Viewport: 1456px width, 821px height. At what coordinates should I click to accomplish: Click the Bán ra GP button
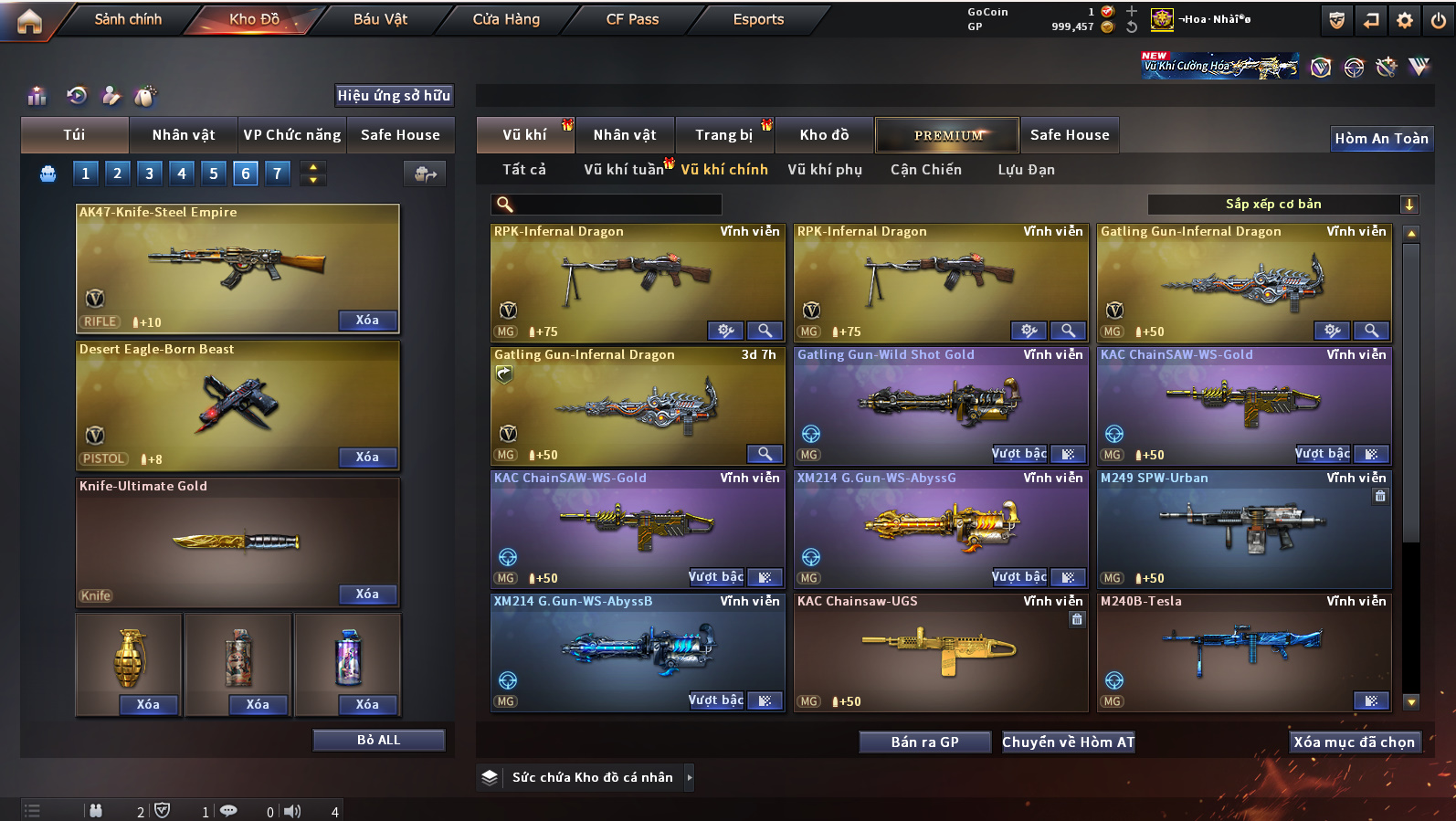[924, 742]
